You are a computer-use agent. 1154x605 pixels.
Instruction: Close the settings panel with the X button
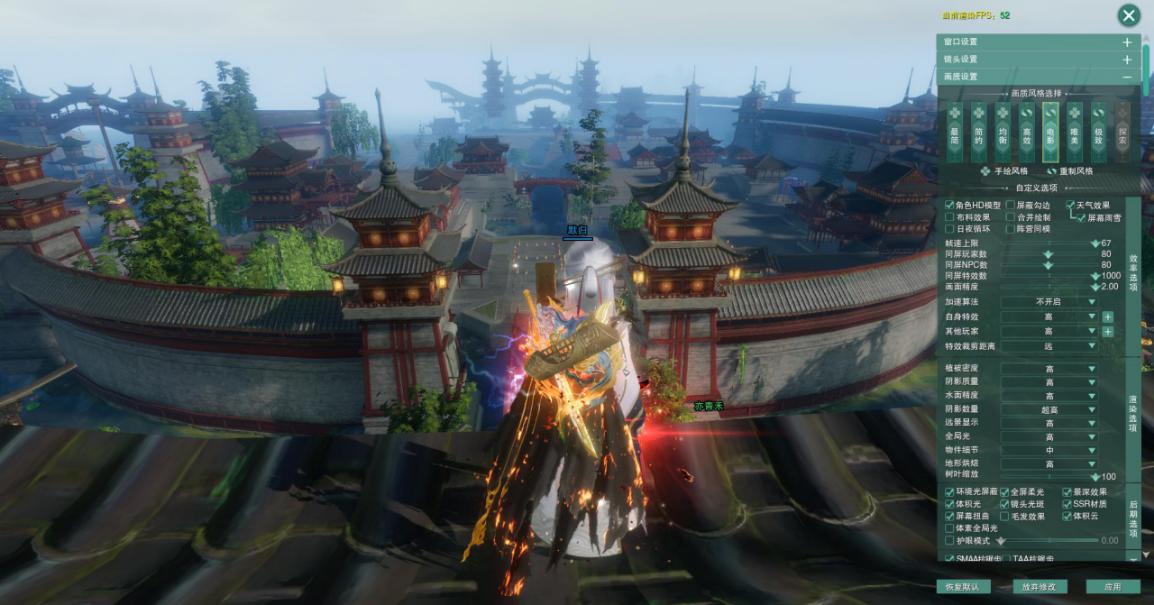1128,15
